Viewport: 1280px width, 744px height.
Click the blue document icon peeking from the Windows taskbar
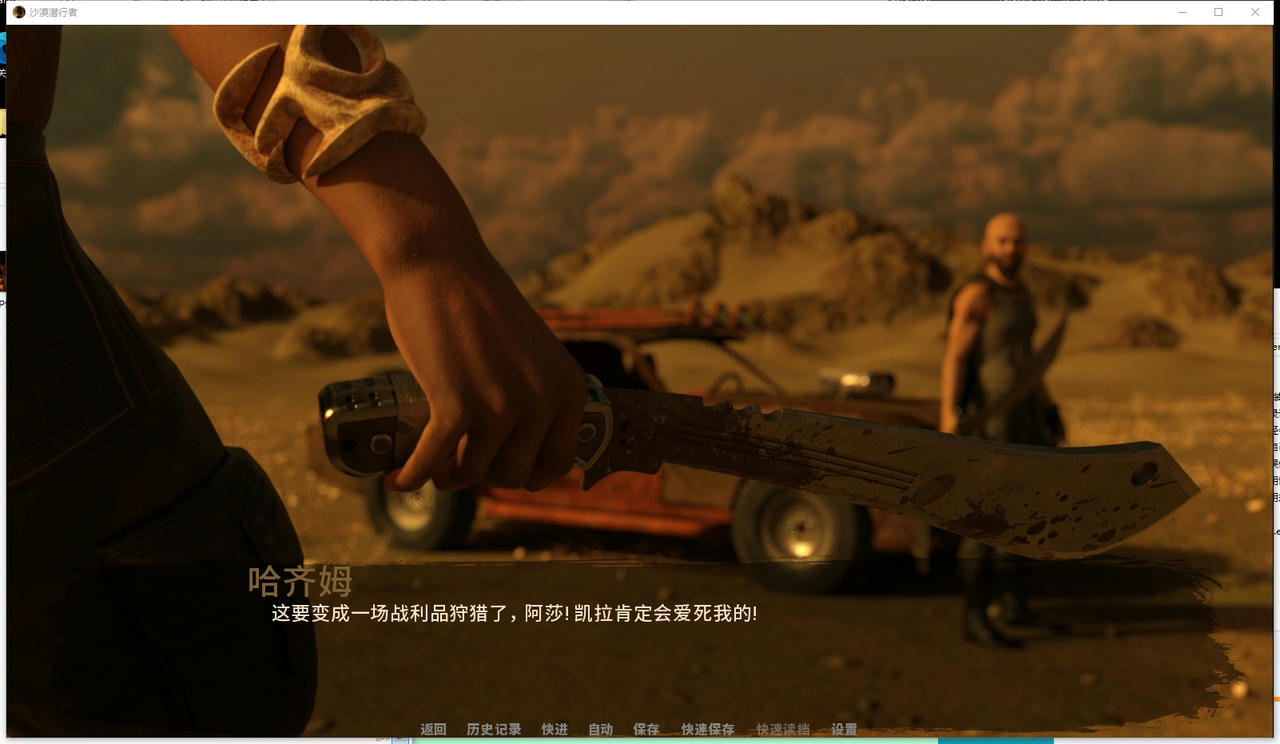tap(400, 740)
